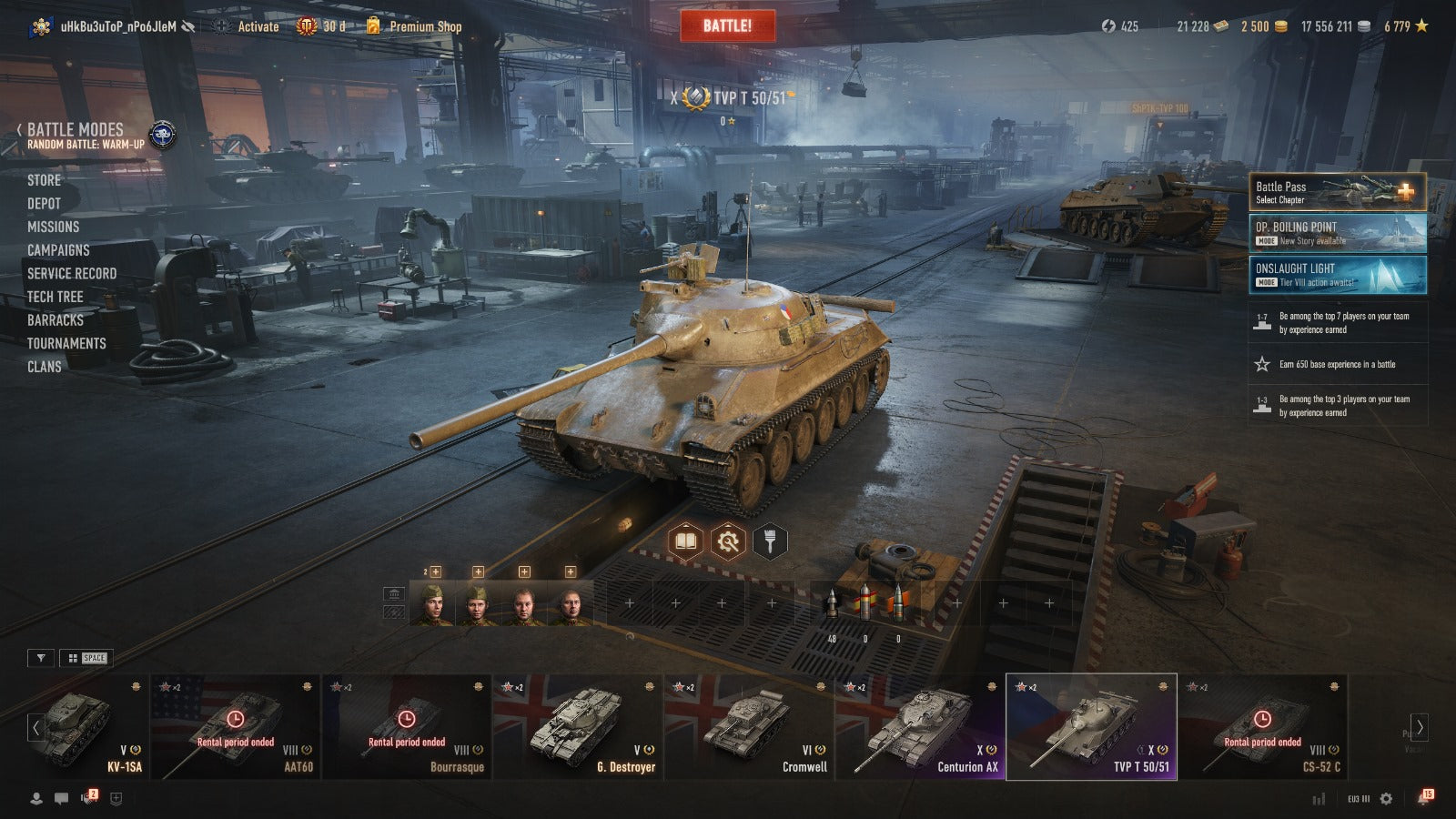Open the vehicle carousel filter

click(41, 658)
